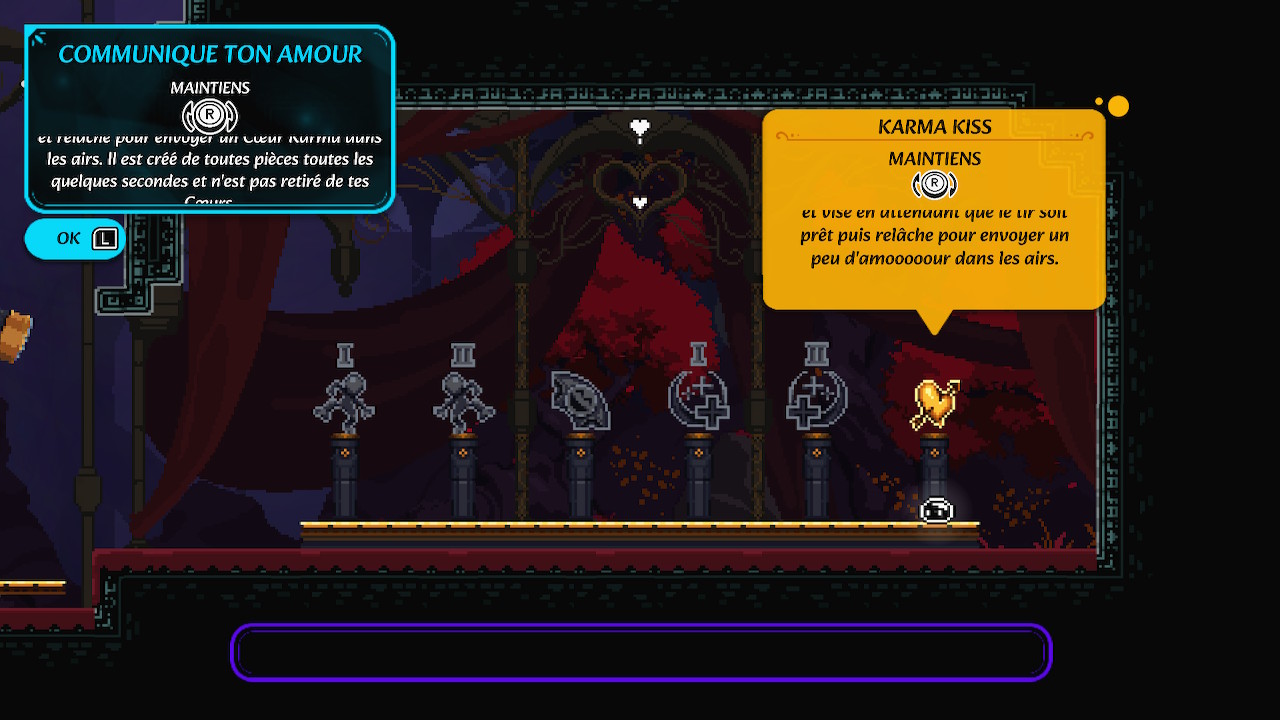
Task: Choose the tier II figure statue upgrade
Action: (x=463, y=400)
